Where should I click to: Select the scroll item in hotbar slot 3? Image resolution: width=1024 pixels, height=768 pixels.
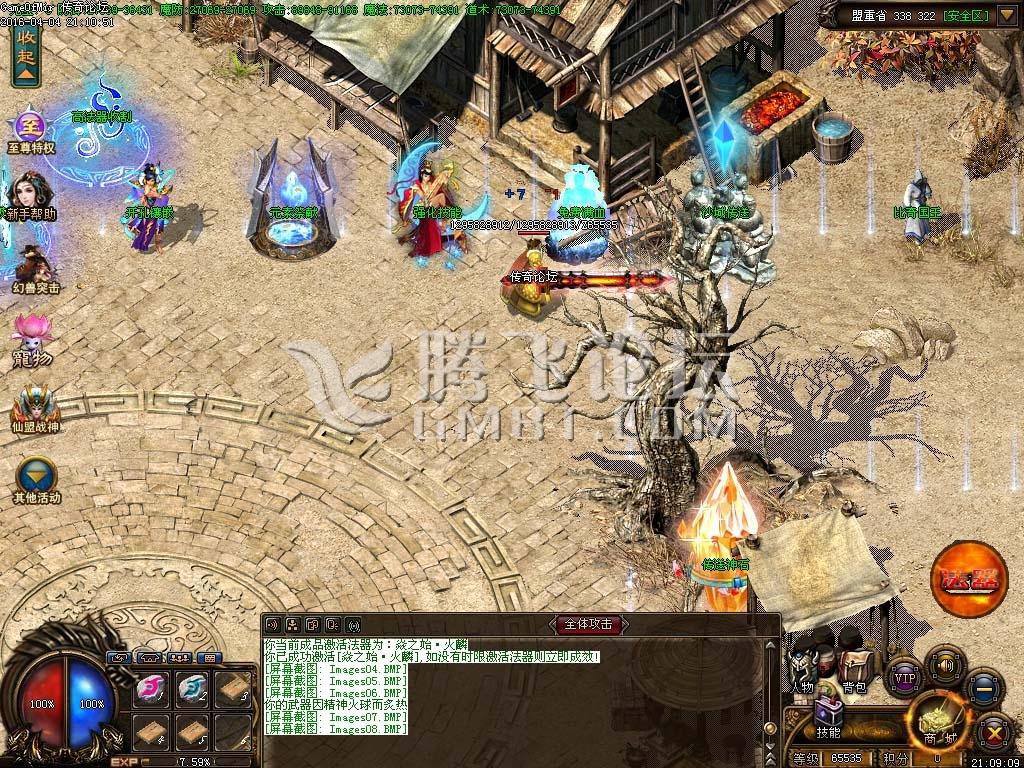click(233, 688)
